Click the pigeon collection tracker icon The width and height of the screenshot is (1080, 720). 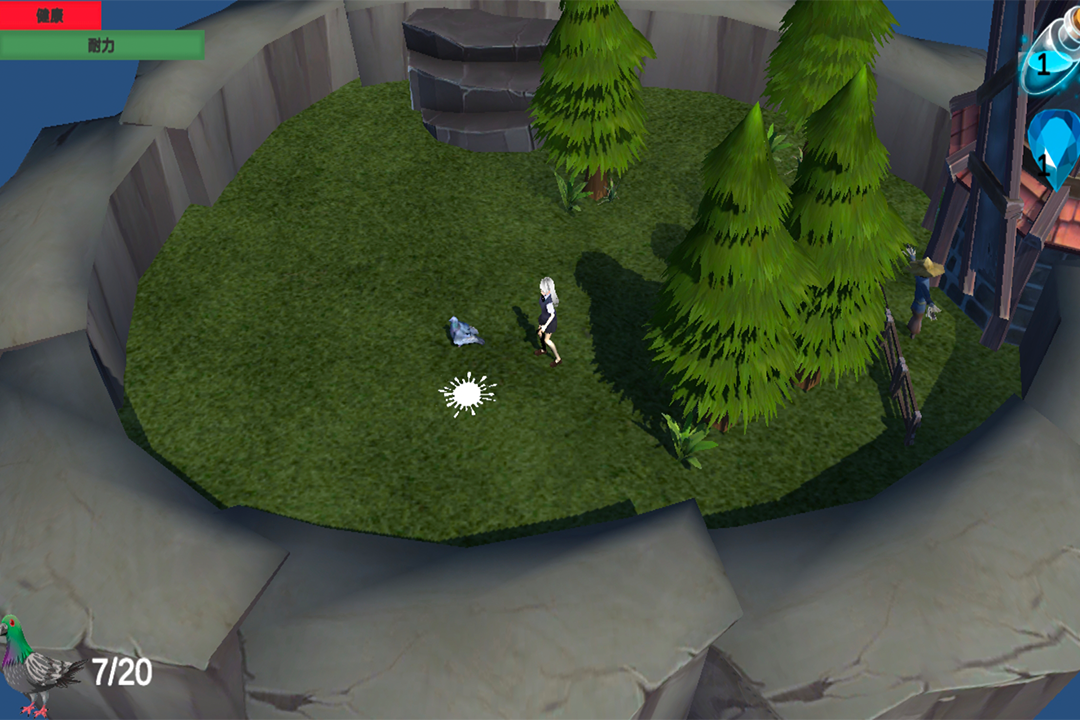click(x=38, y=666)
